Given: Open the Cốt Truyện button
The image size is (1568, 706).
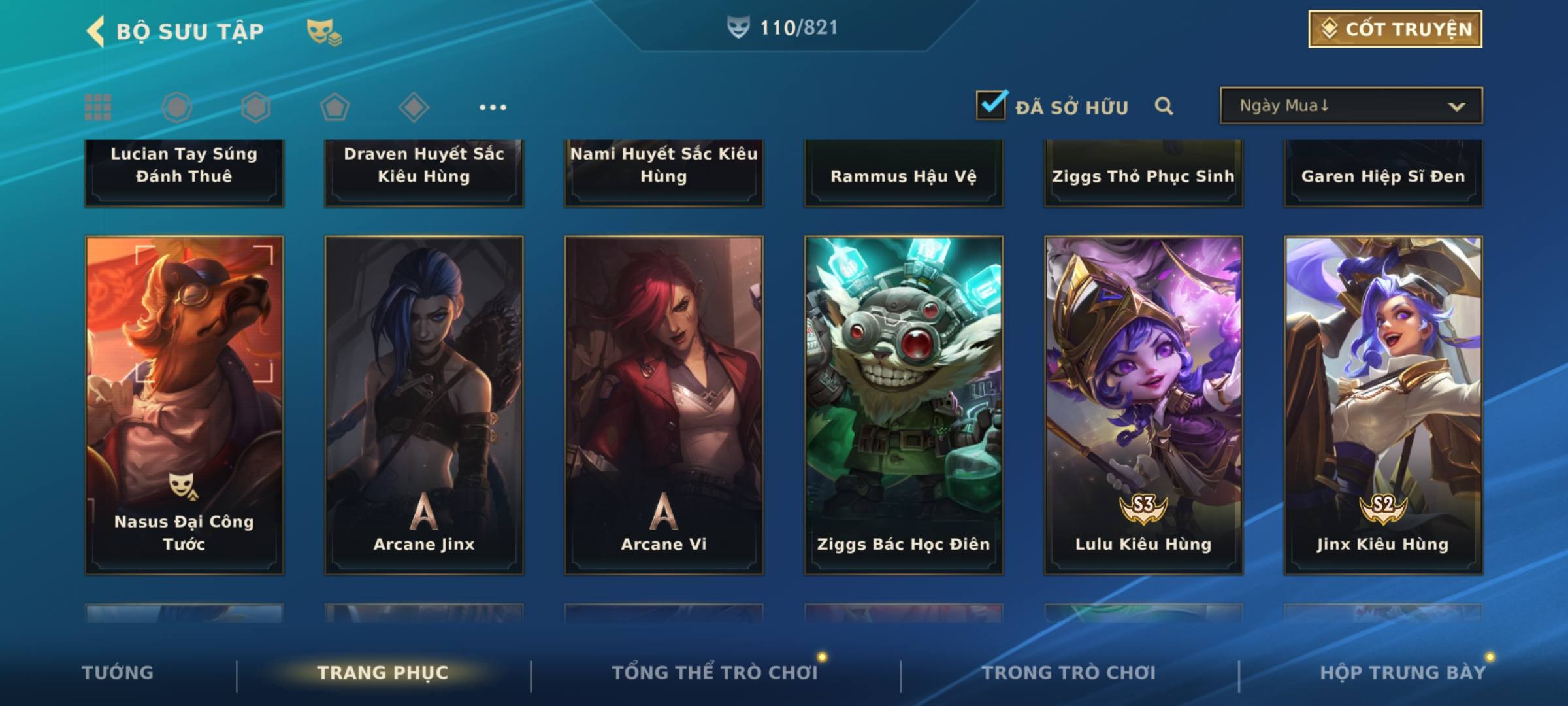Looking at the screenshot, I should (x=1395, y=29).
